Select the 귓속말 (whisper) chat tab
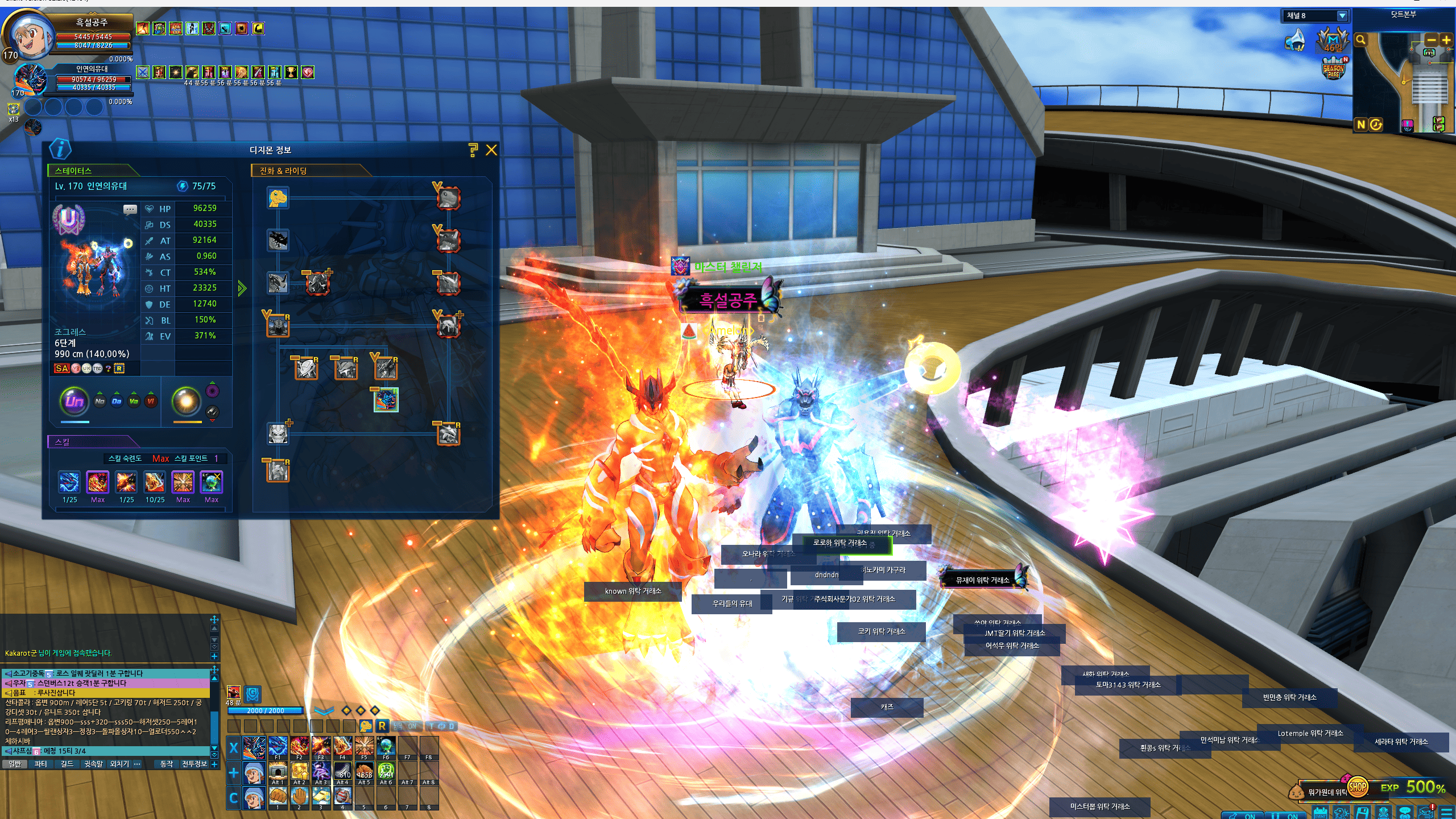Image resolution: width=1456 pixels, height=819 pixels. click(x=93, y=764)
